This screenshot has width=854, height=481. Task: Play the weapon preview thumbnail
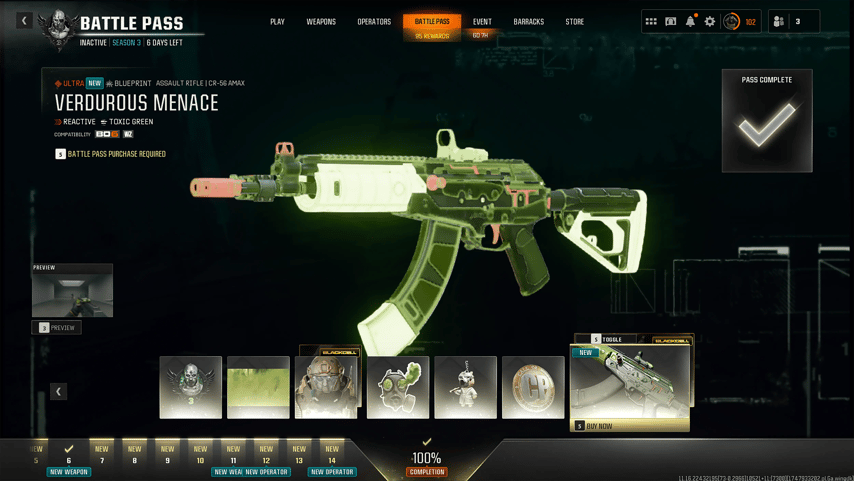click(72, 294)
